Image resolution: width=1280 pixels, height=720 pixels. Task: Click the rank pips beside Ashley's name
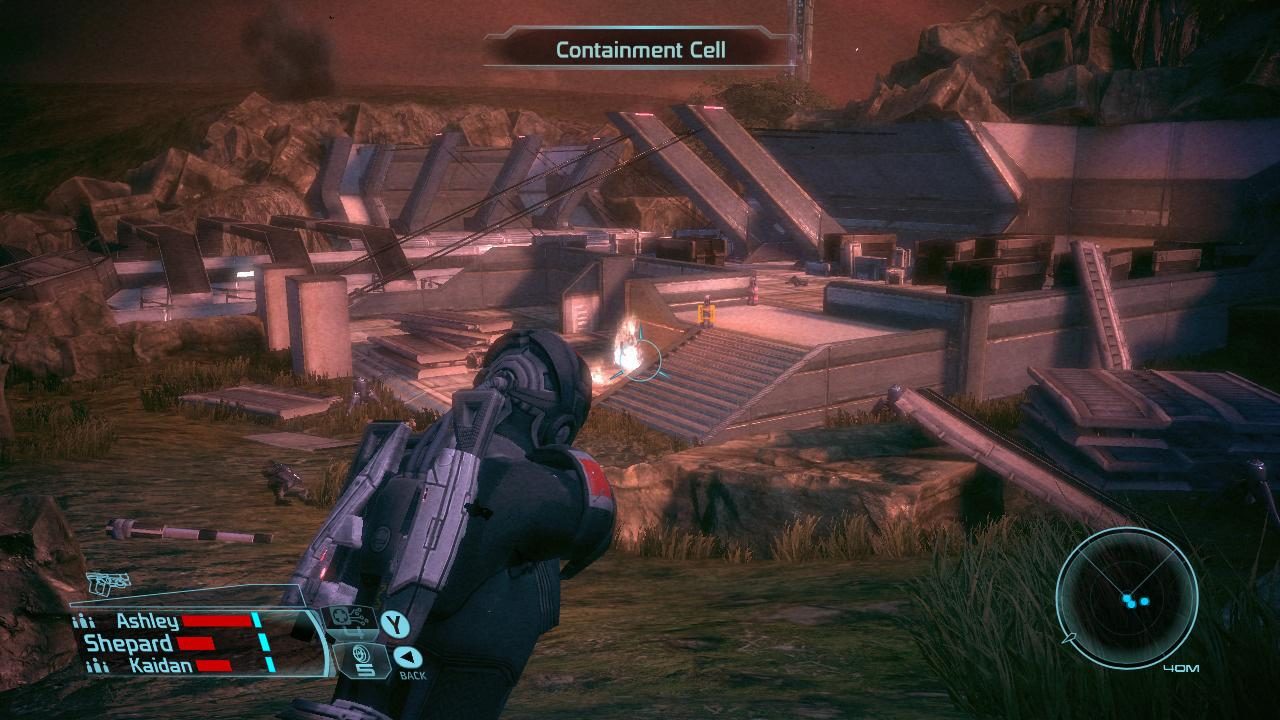point(83,621)
